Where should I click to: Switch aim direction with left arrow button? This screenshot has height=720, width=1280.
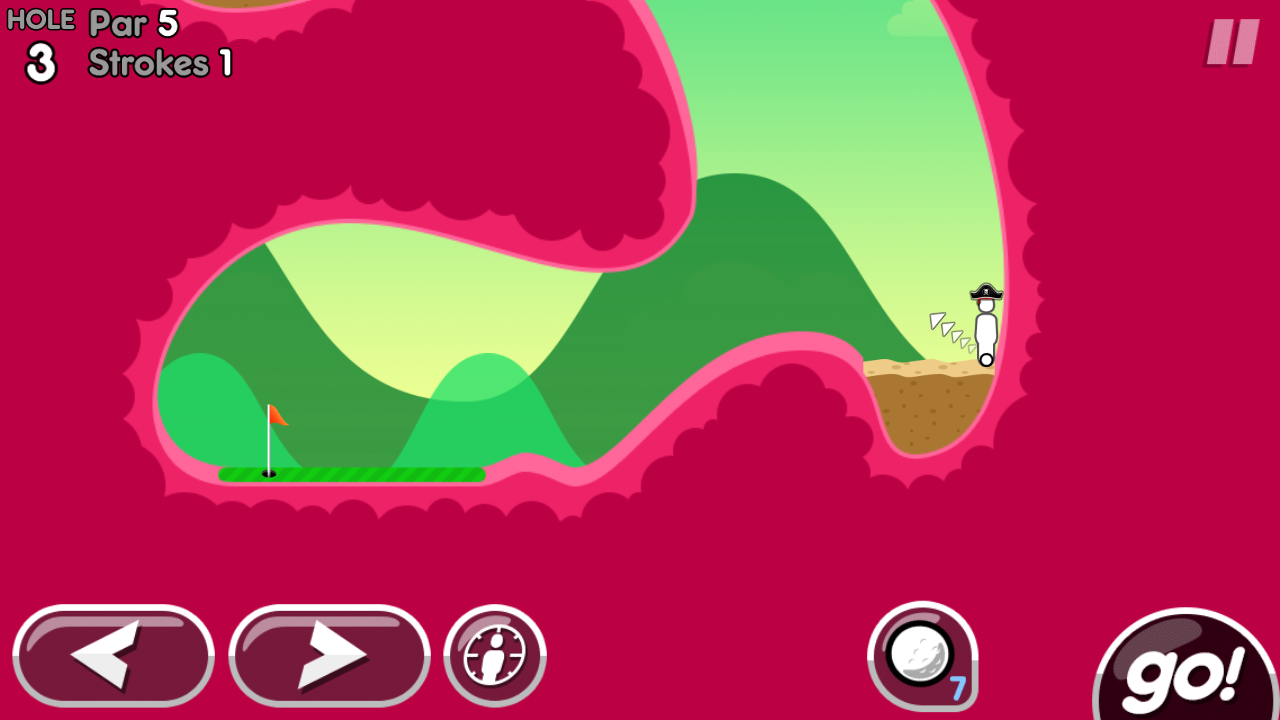point(113,656)
